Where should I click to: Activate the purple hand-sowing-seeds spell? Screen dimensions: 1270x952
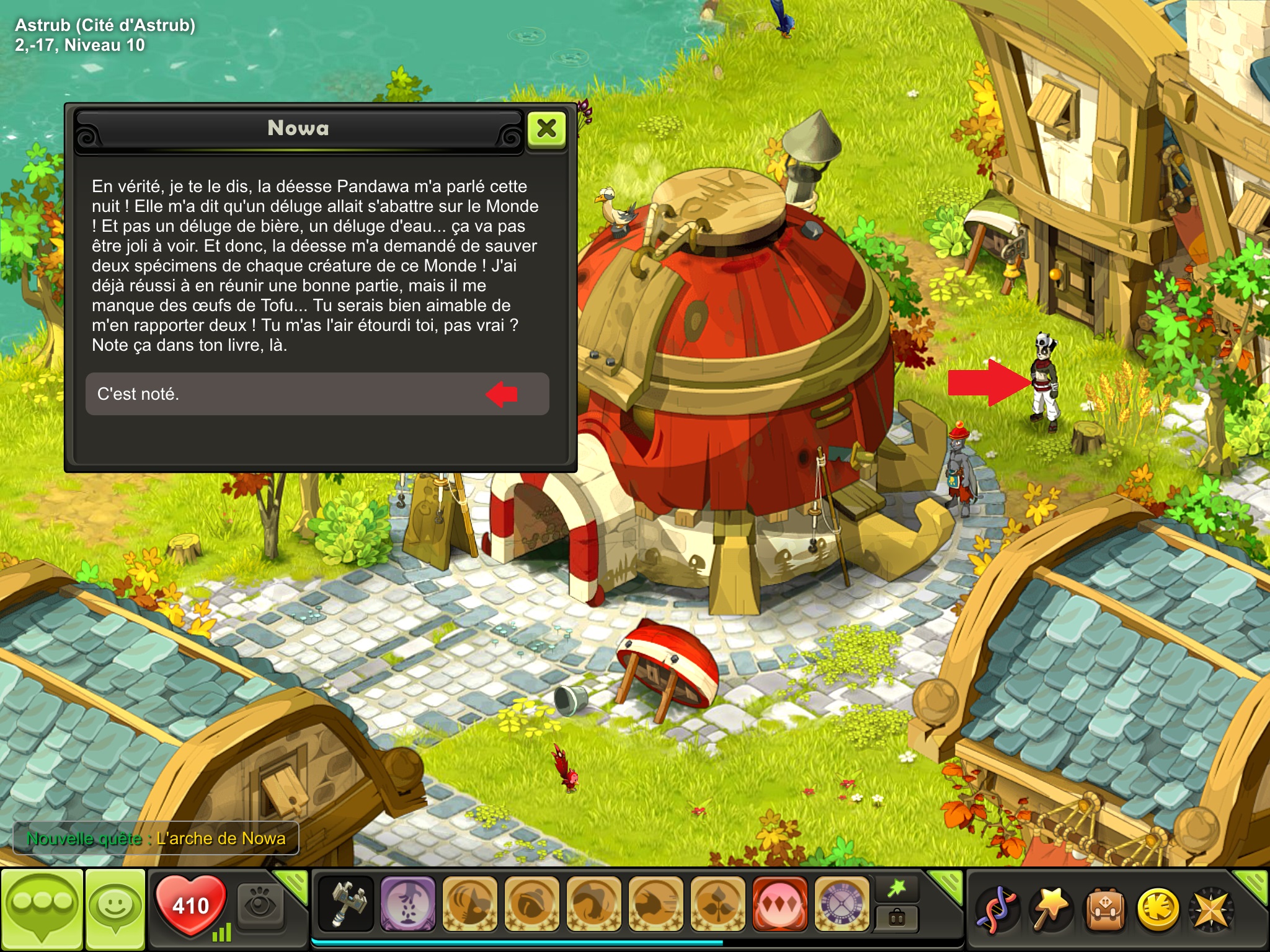click(x=407, y=903)
